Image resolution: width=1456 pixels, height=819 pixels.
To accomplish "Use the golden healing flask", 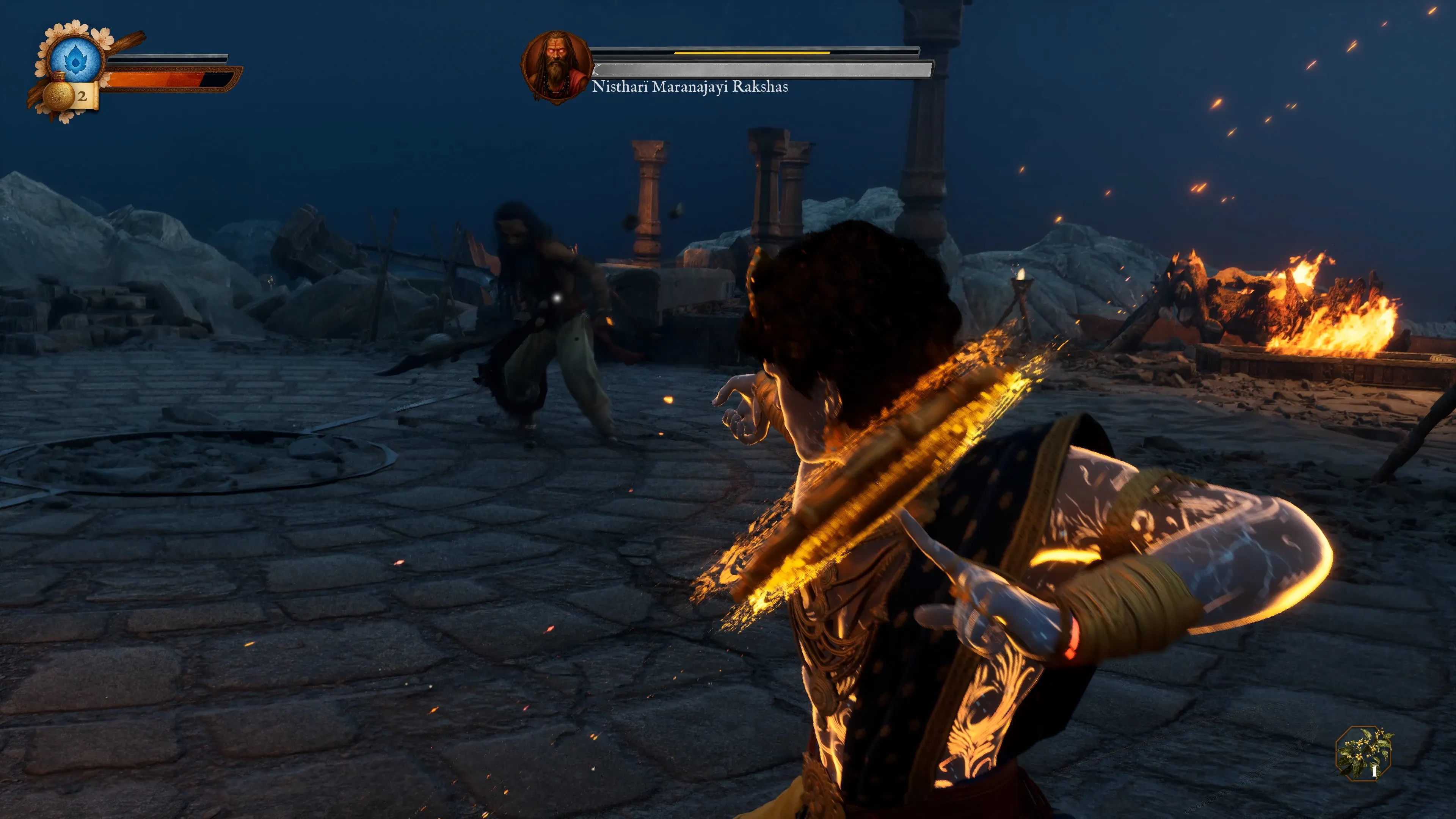I will (x=59, y=95).
